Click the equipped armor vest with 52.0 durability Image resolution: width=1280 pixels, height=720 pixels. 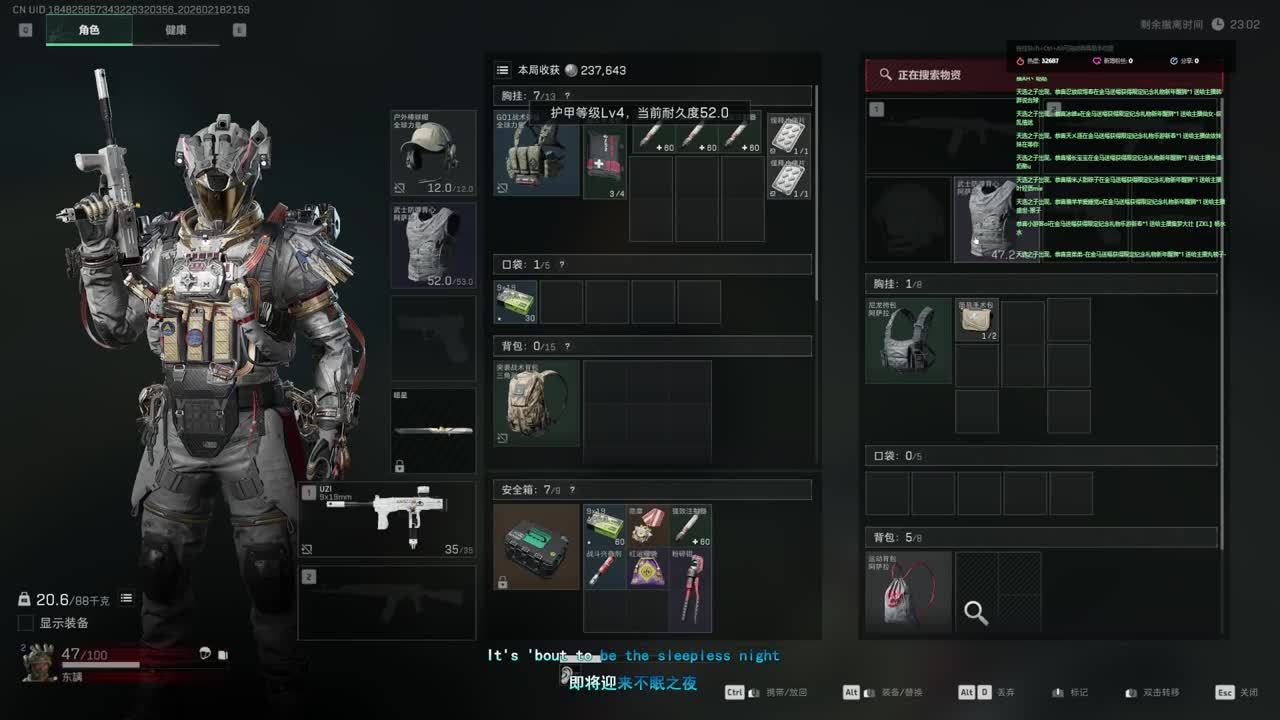[433, 246]
